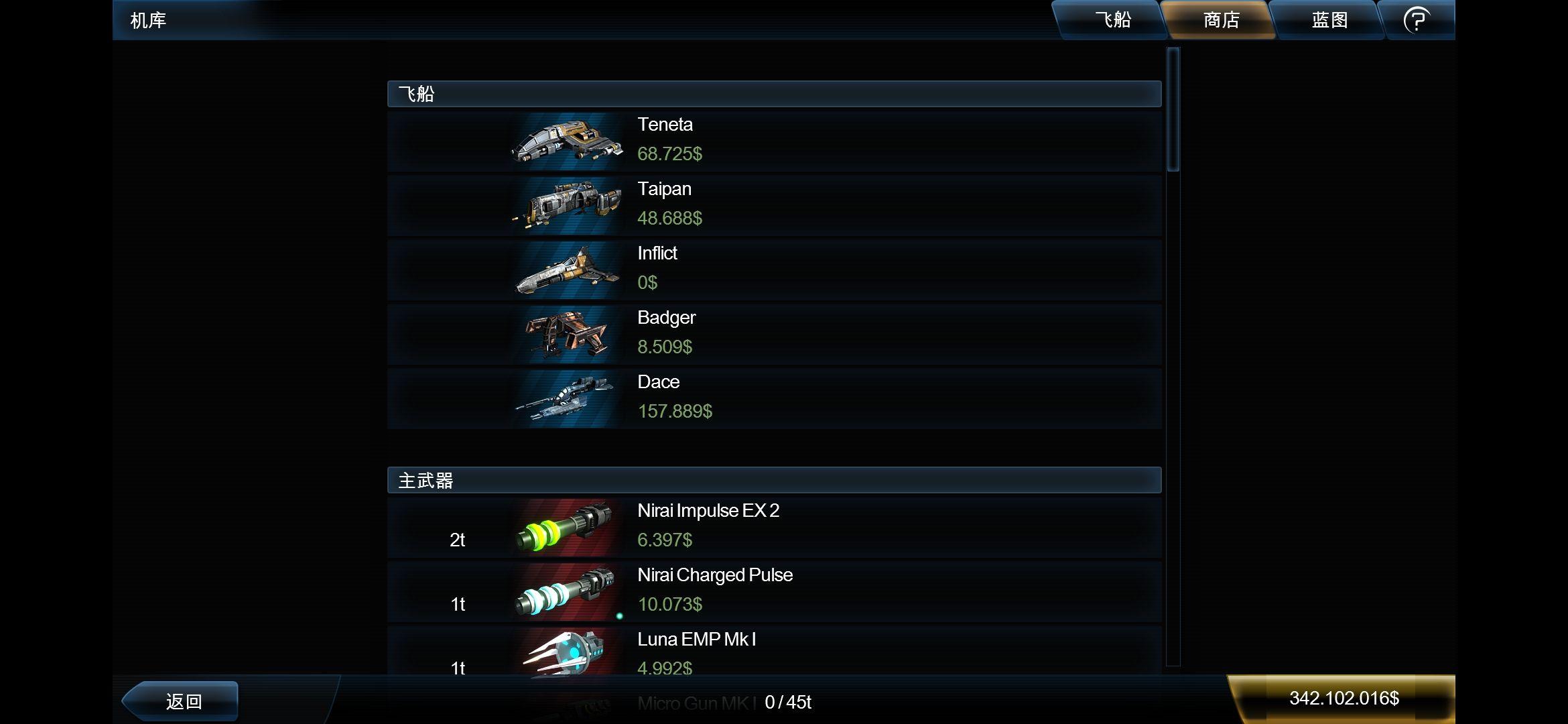The image size is (1568, 724).
Task: Click the Dace ship thumbnail image
Action: tap(567, 398)
